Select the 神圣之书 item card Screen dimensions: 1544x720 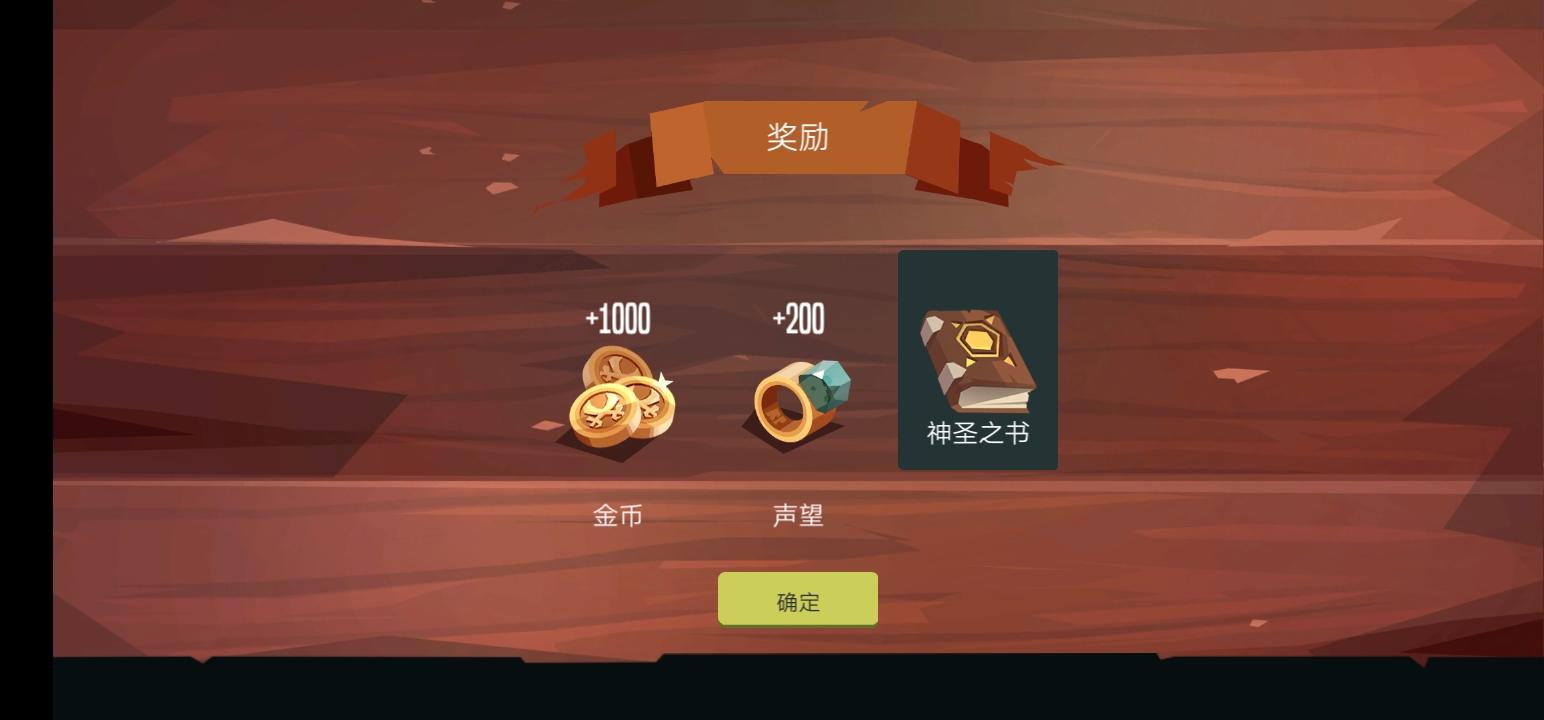[977, 360]
